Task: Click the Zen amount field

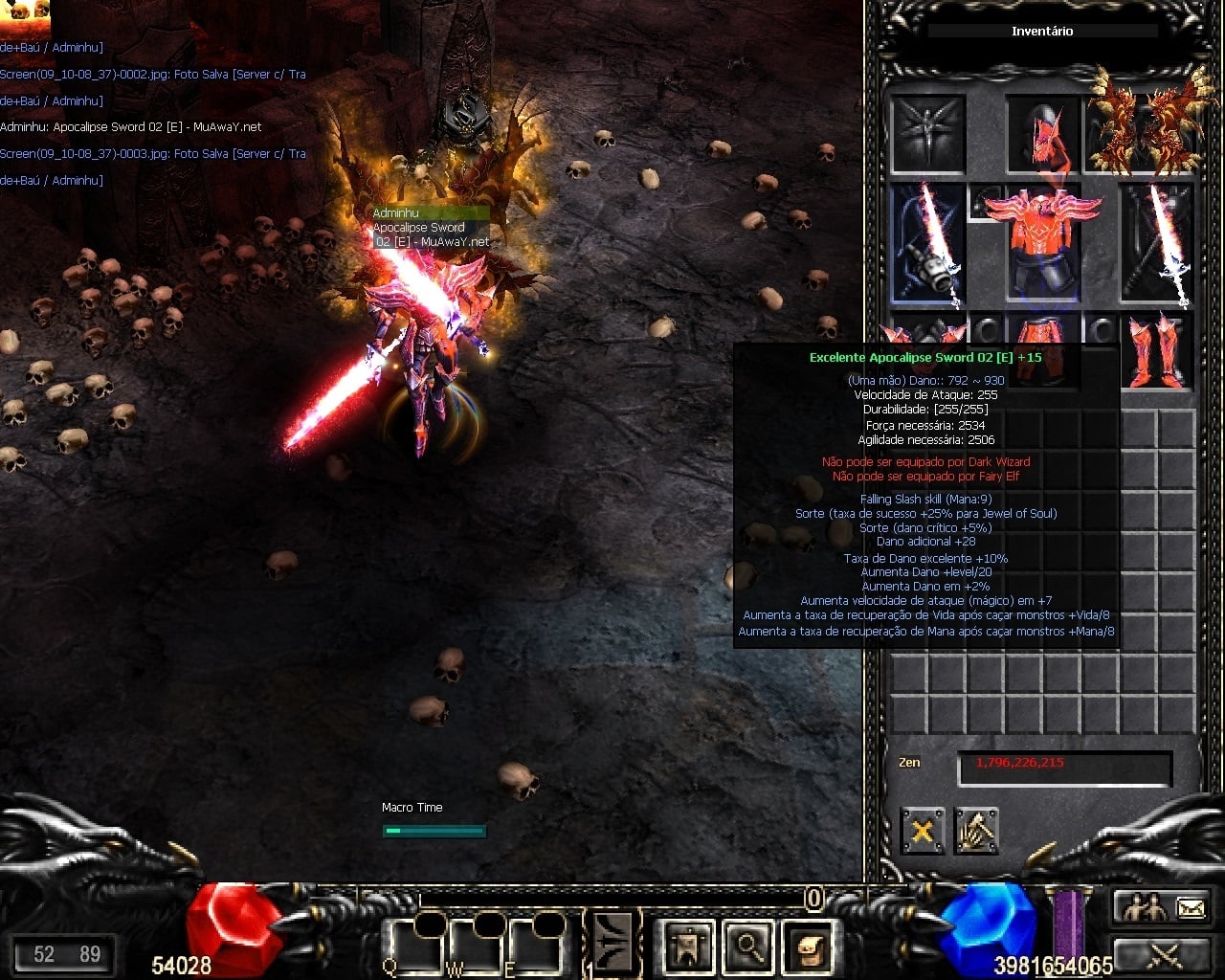Action: (1064, 767)
